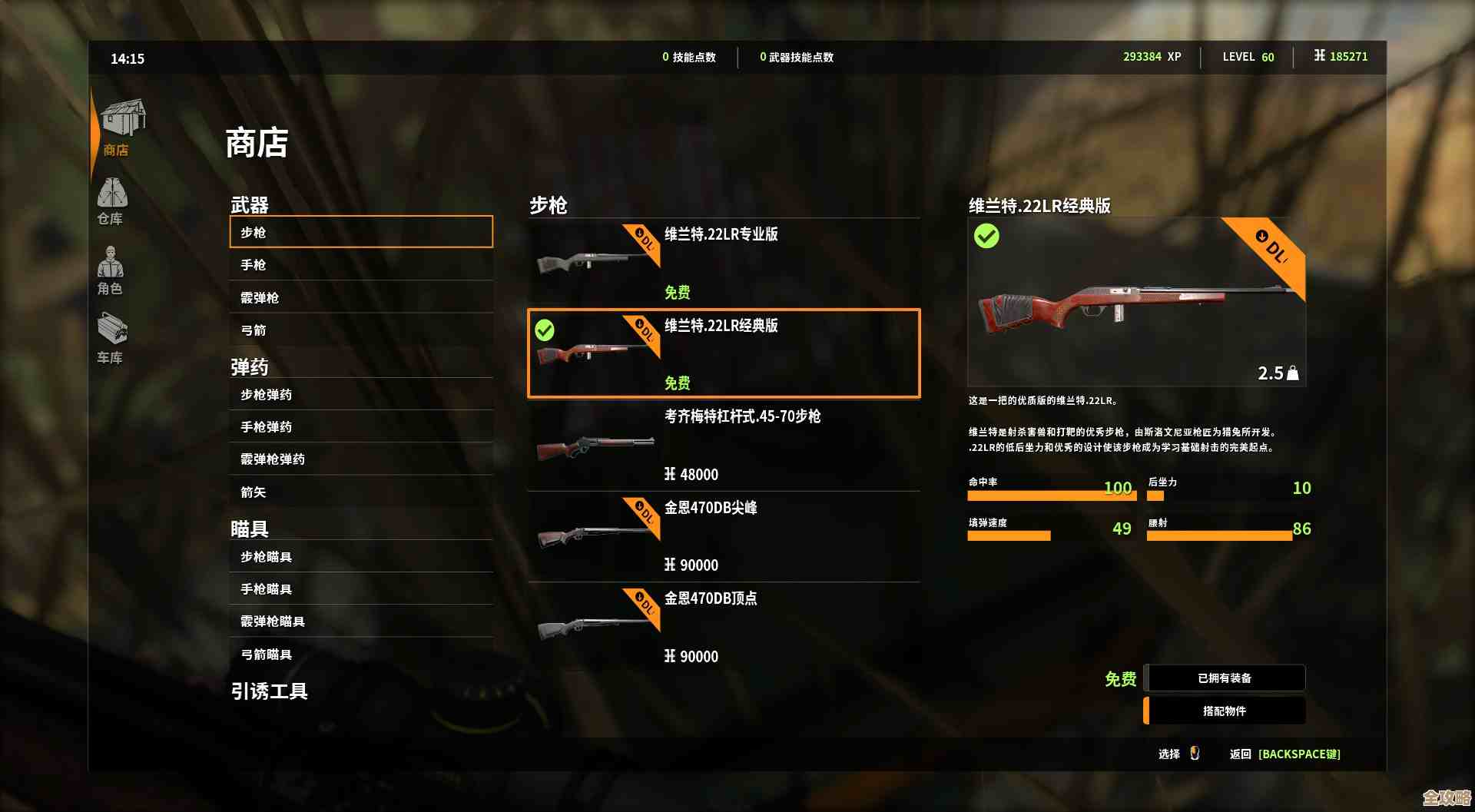Pick the 考齐梅特杠杆式.45-70步枪 for 48000
Viewport: 1475px width, 812px height.
(723, 445)
